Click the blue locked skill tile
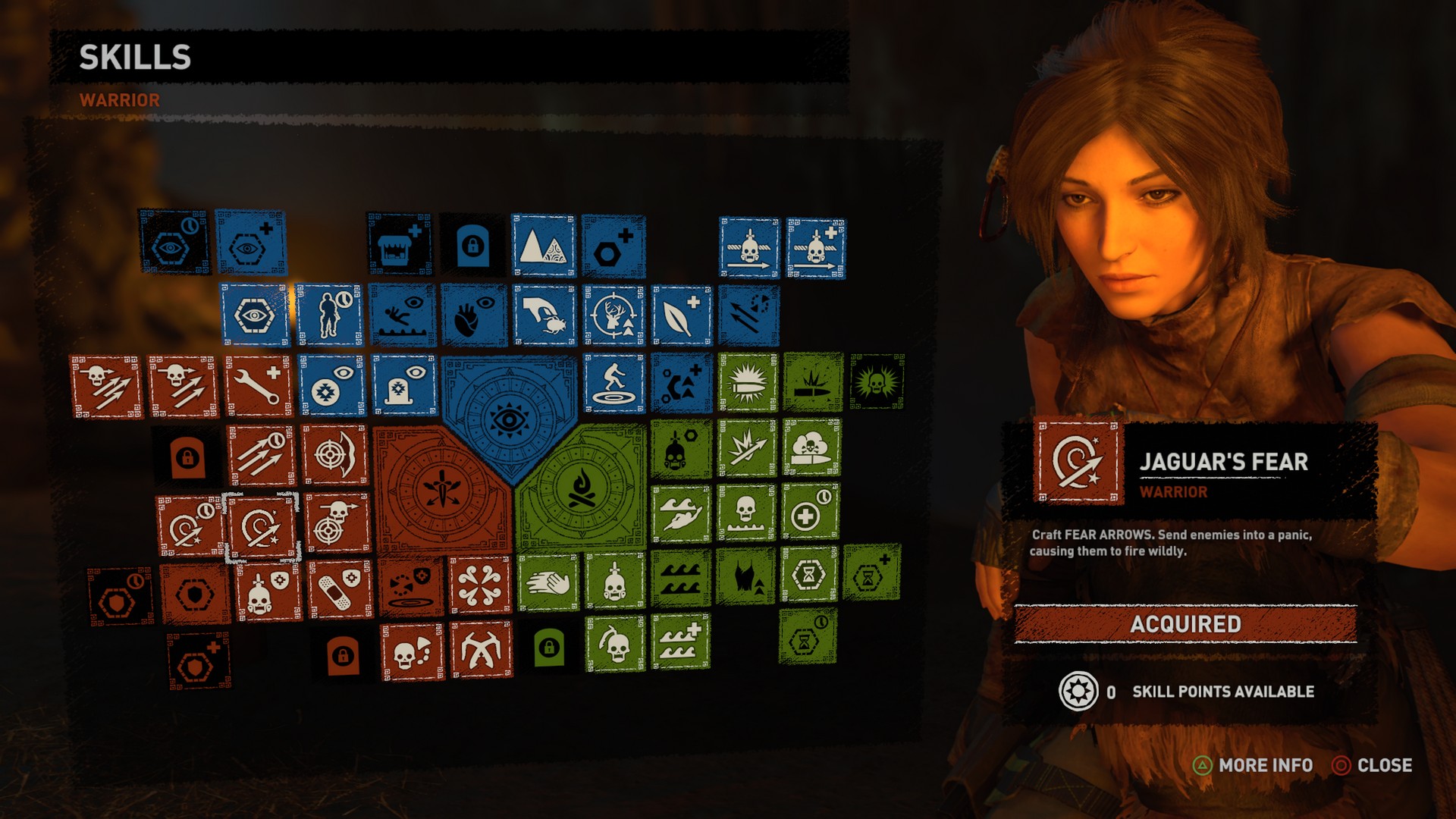Screen dimensions: 1456x819 pos(472,246)
